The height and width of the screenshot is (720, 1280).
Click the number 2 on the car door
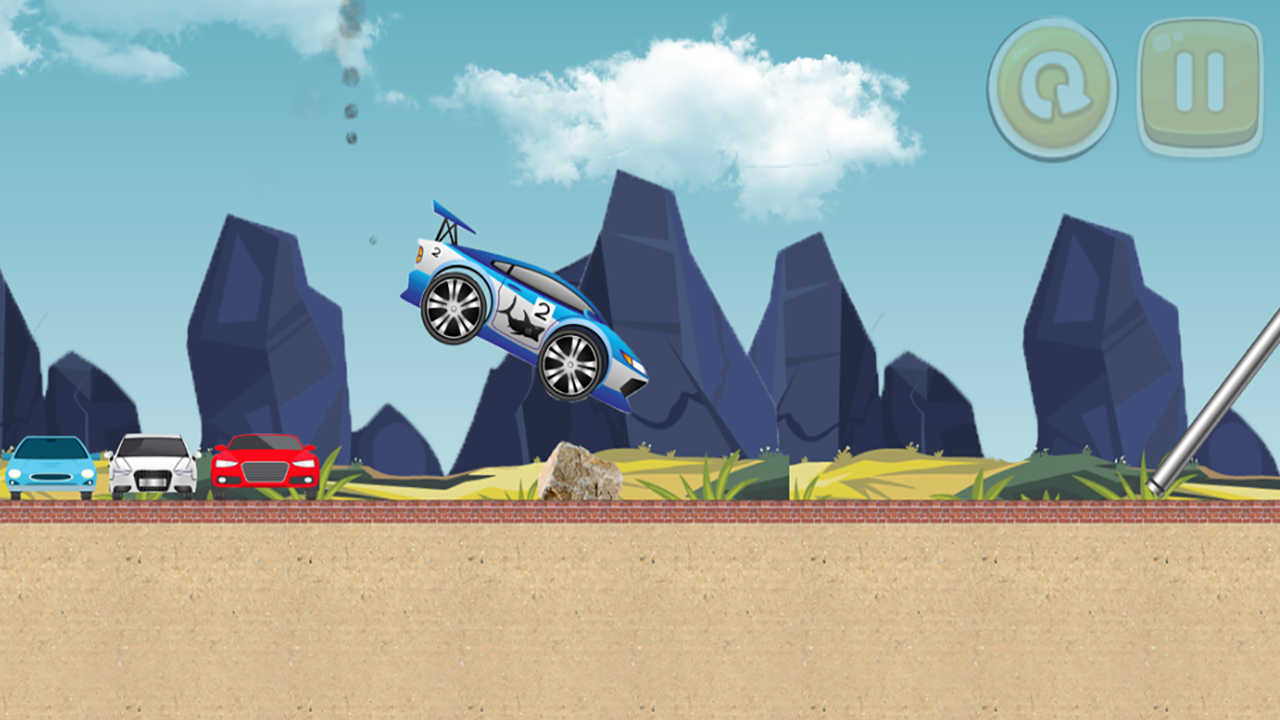pyautogui.click(x=542, y=310)
